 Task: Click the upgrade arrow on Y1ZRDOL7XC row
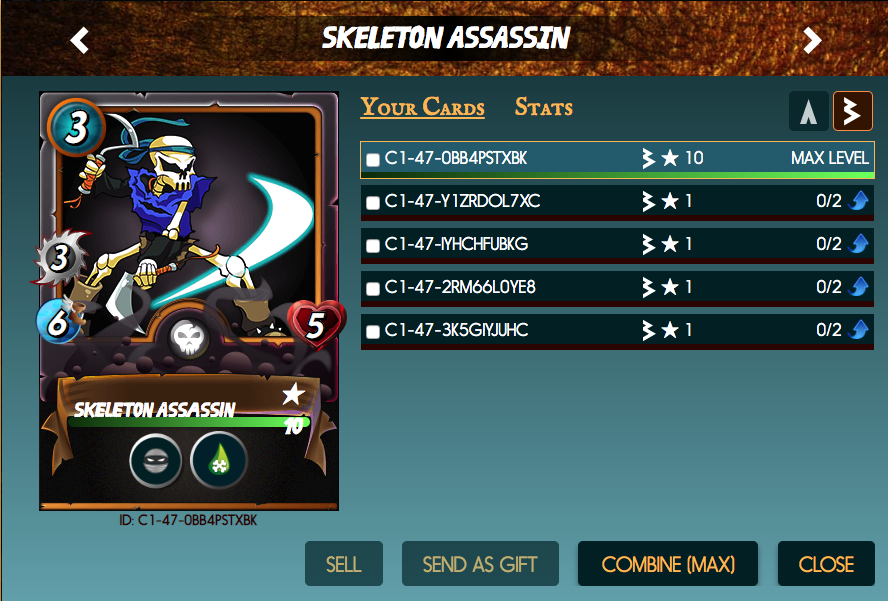pos(858,202)
